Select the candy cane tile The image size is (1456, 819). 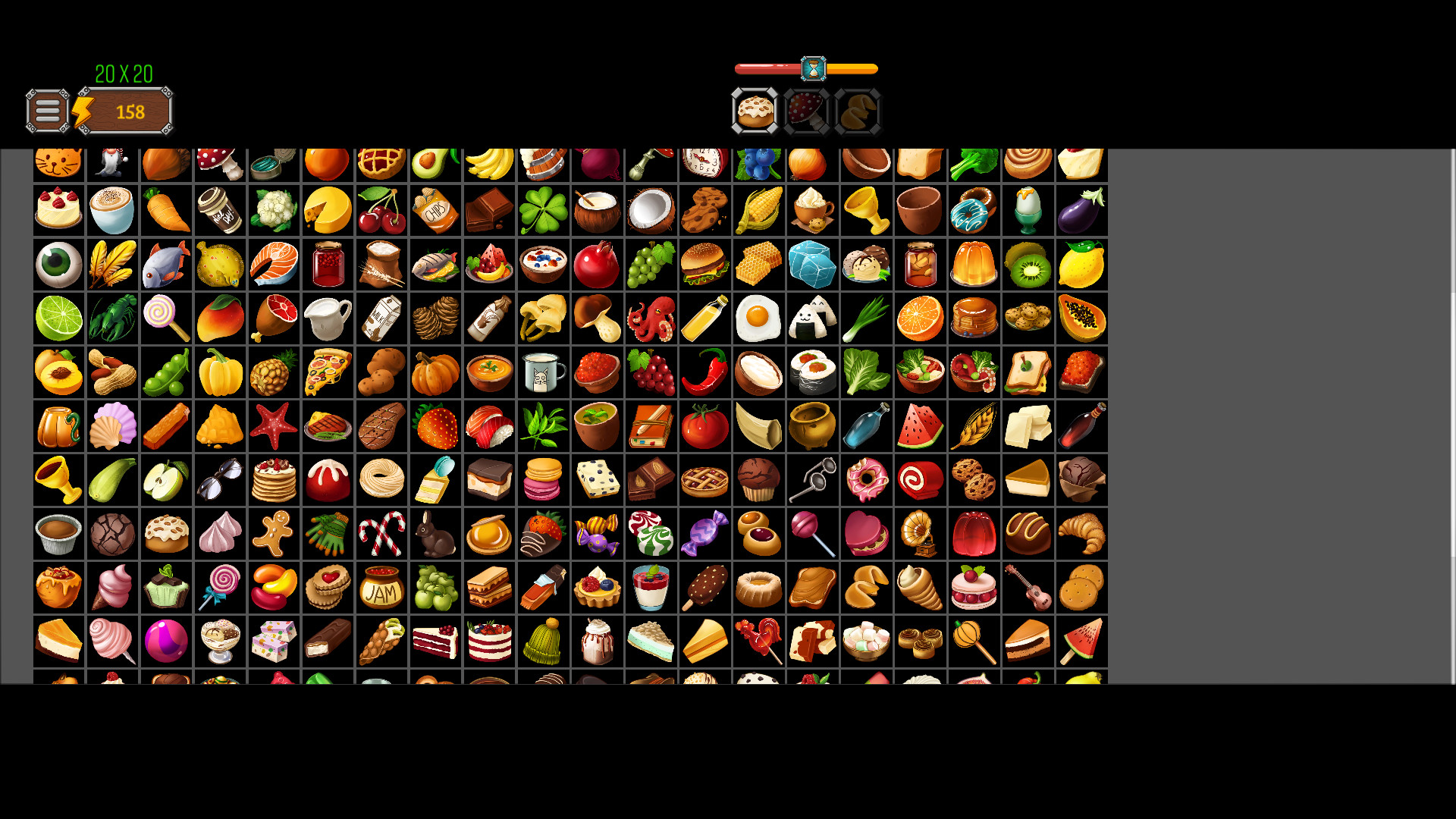(381, 534)
